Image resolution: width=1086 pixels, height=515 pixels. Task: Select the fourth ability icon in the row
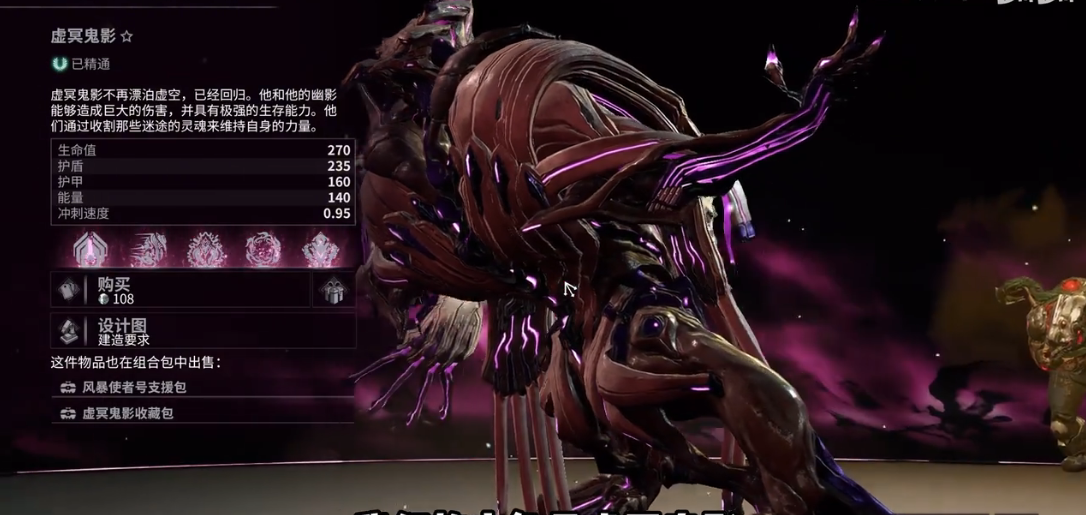(264, 248)
